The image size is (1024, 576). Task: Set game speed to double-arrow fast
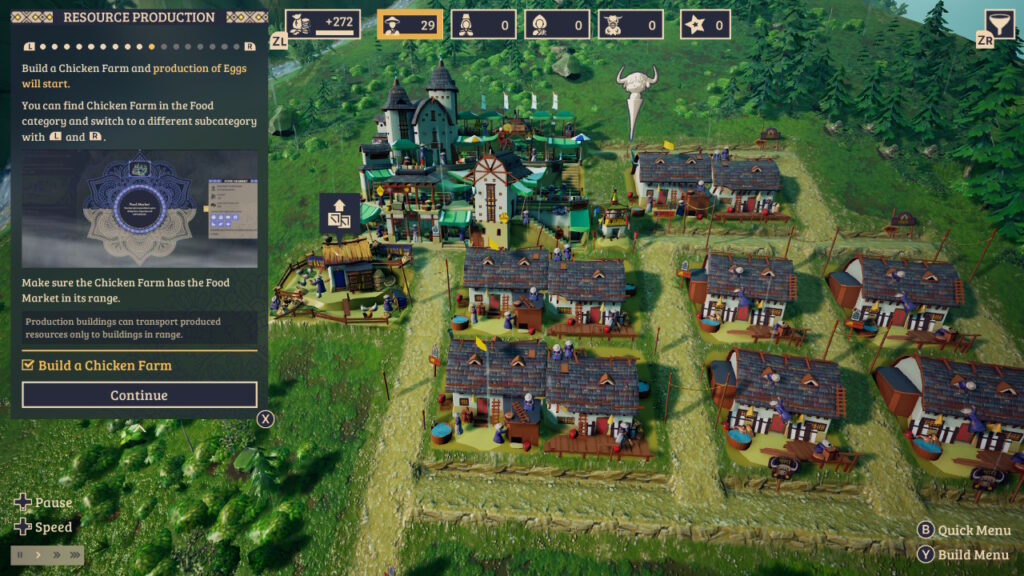tap(55, 555)
